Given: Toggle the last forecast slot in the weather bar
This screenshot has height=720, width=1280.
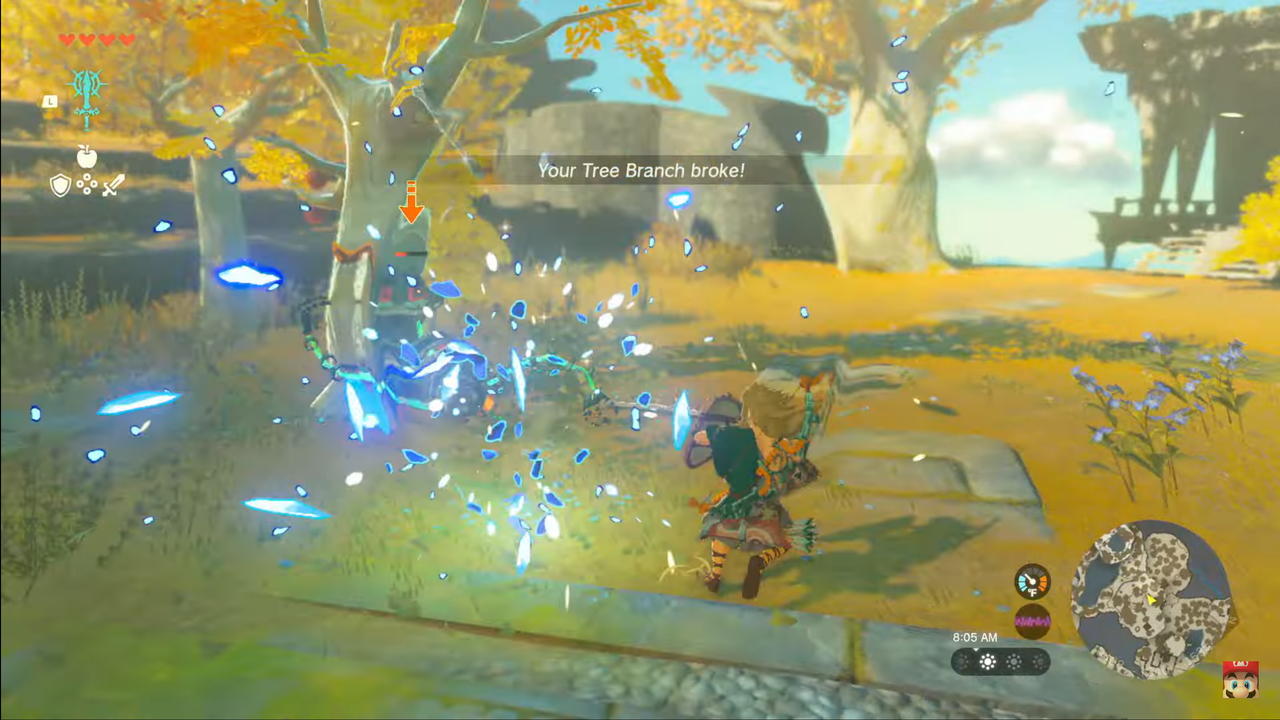Looking at the screenshot, I should coord(1041,662).
